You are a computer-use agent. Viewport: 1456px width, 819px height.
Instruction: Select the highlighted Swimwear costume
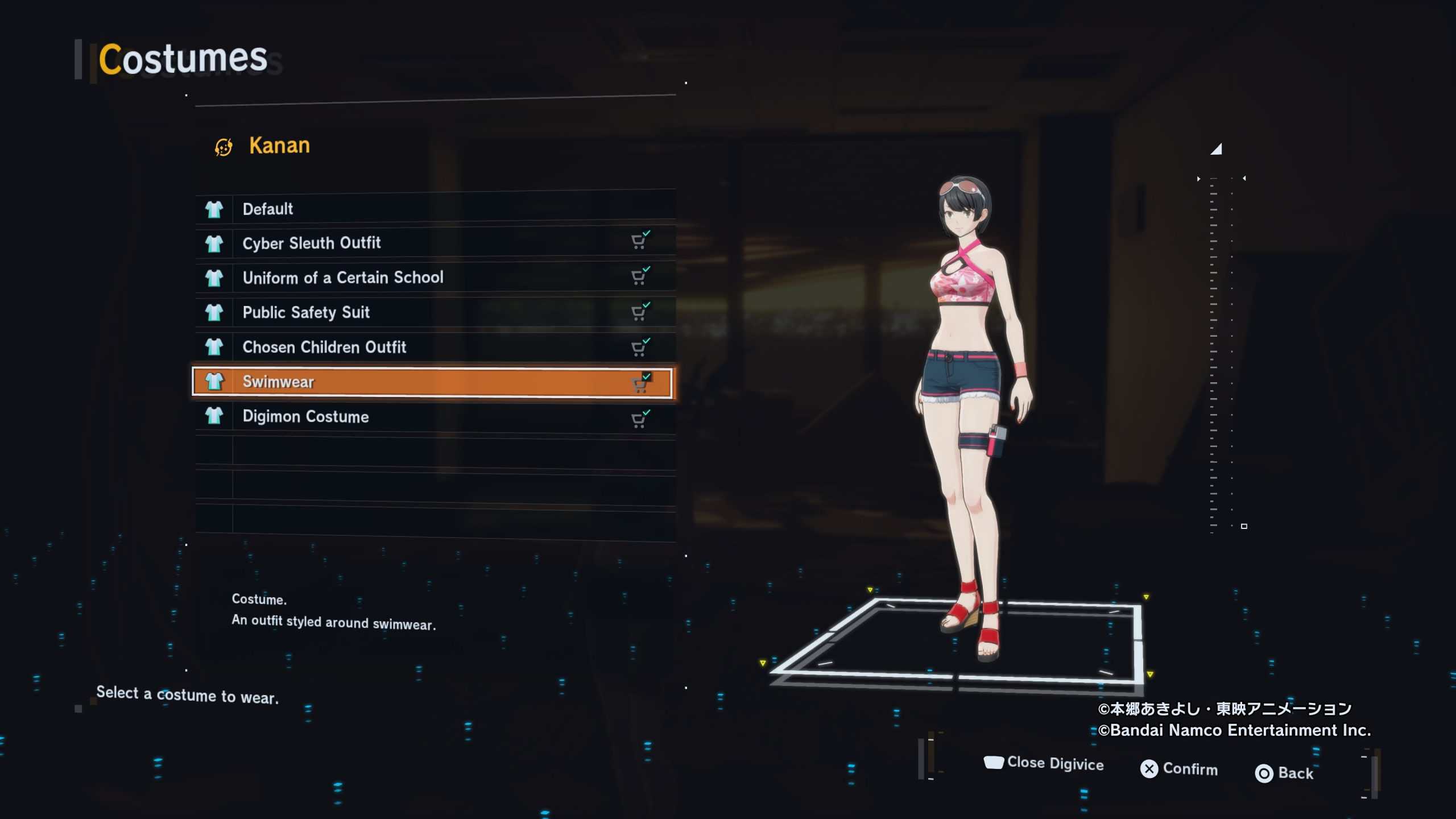coord(432,382)
